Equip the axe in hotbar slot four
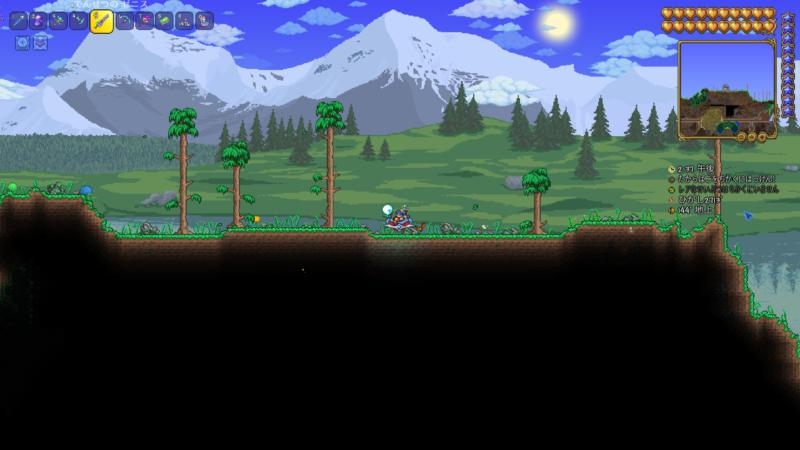 tap(79, 20)
